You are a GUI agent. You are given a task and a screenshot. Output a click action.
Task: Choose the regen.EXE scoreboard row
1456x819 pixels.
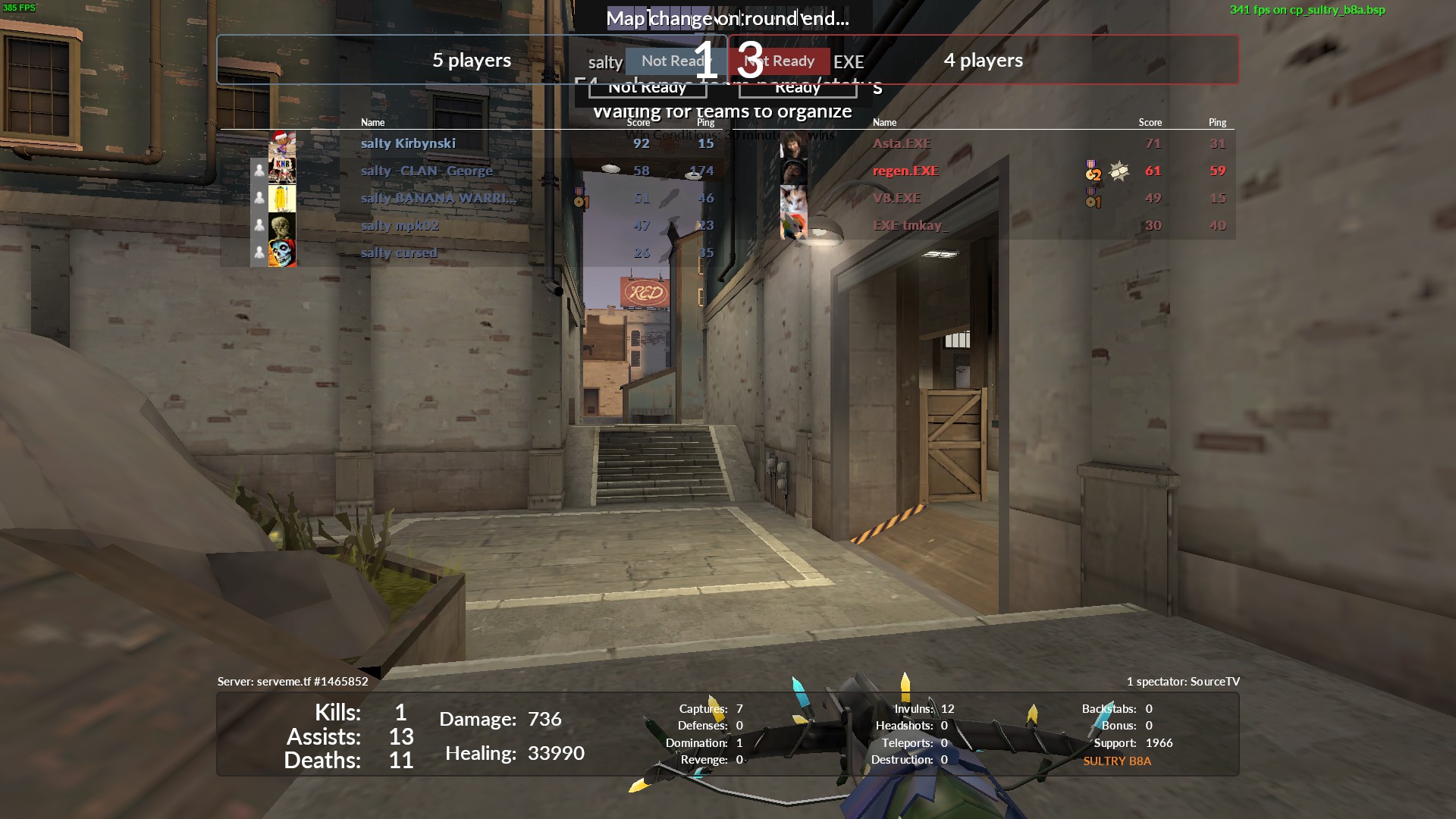click(905, 171)
